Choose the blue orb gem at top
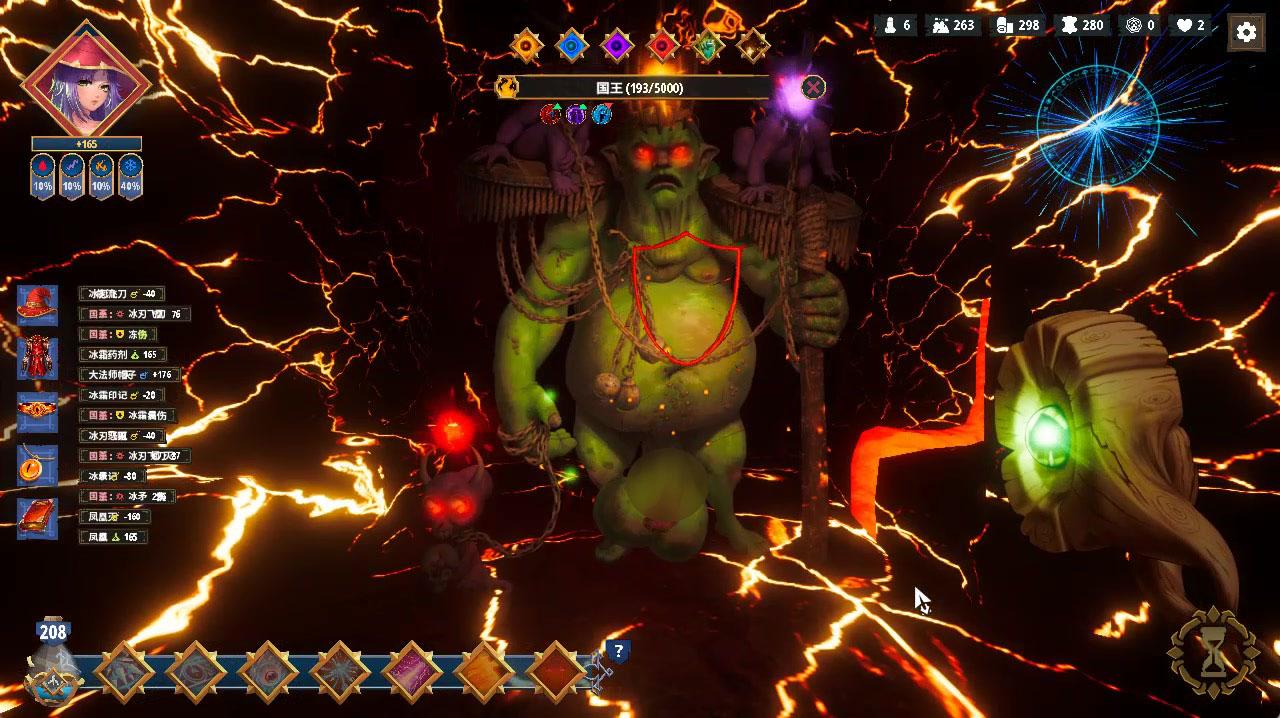Viewport: 1280px width, 718px height. click(571, 45)
